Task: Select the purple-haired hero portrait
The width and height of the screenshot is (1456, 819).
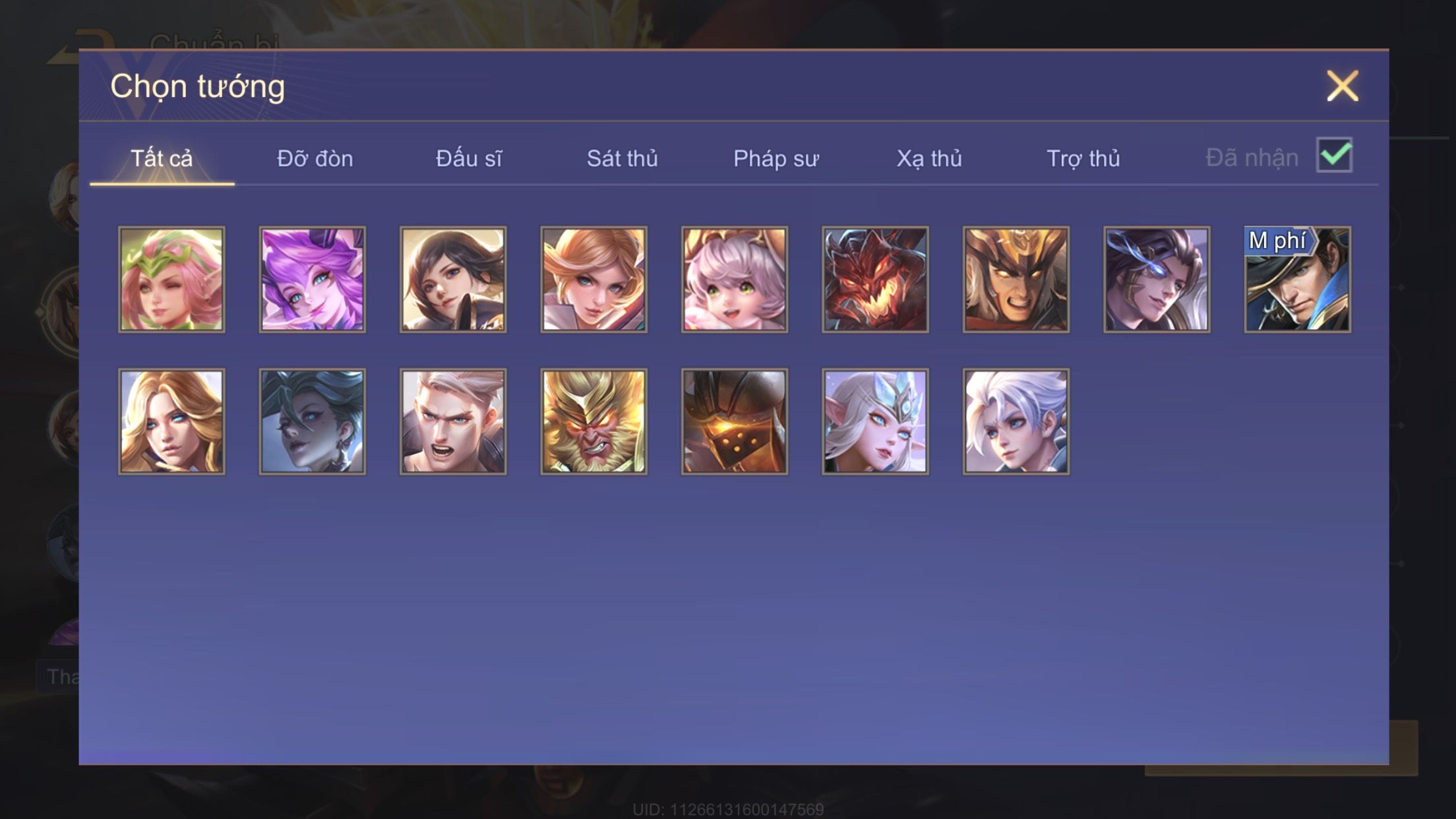Action: (x=312, y=280)
